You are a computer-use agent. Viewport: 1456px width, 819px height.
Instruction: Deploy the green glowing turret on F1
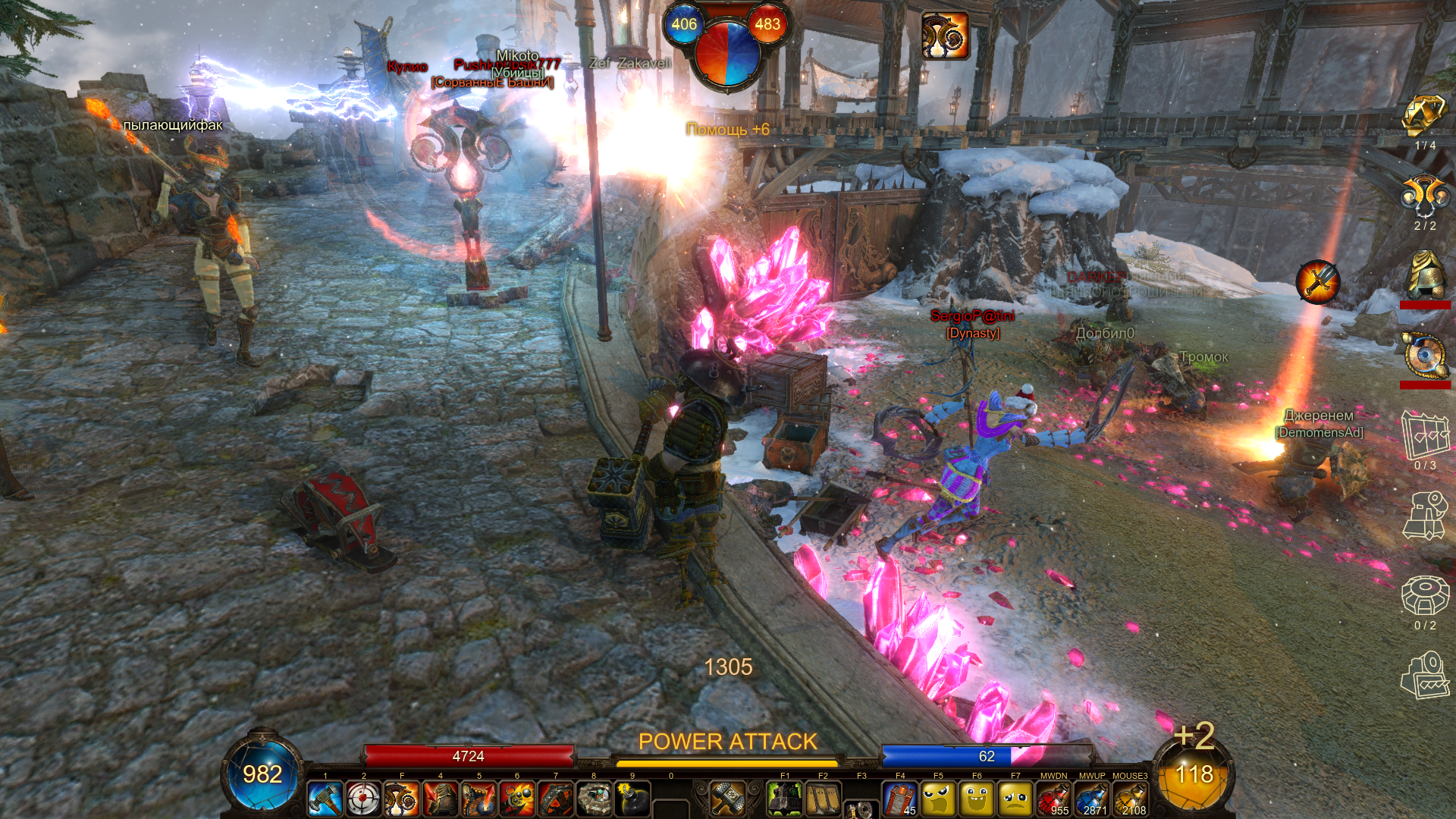click(785, 799)
